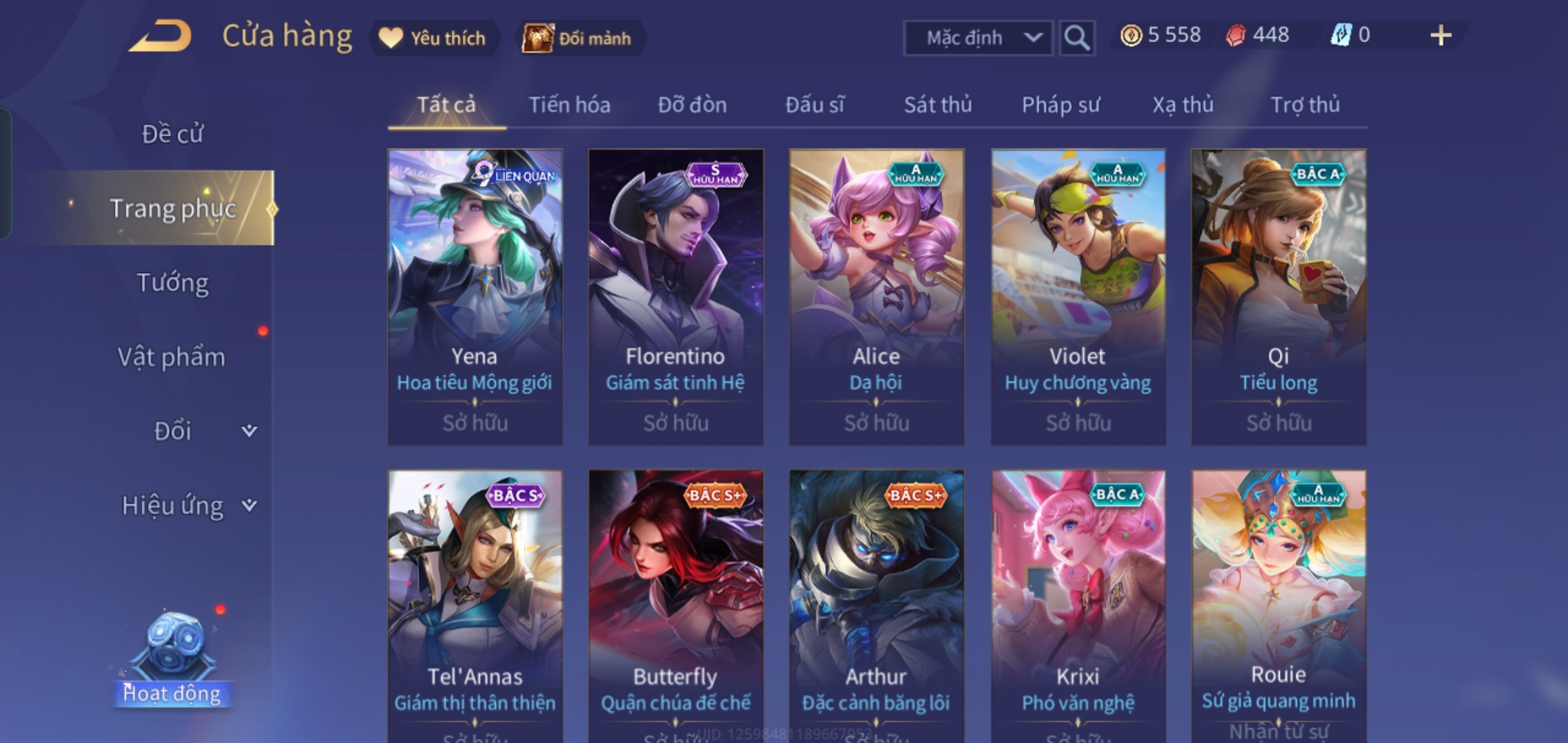Choose the Florentino Giám sát tinh Hệ card

[x=675, y=296]
